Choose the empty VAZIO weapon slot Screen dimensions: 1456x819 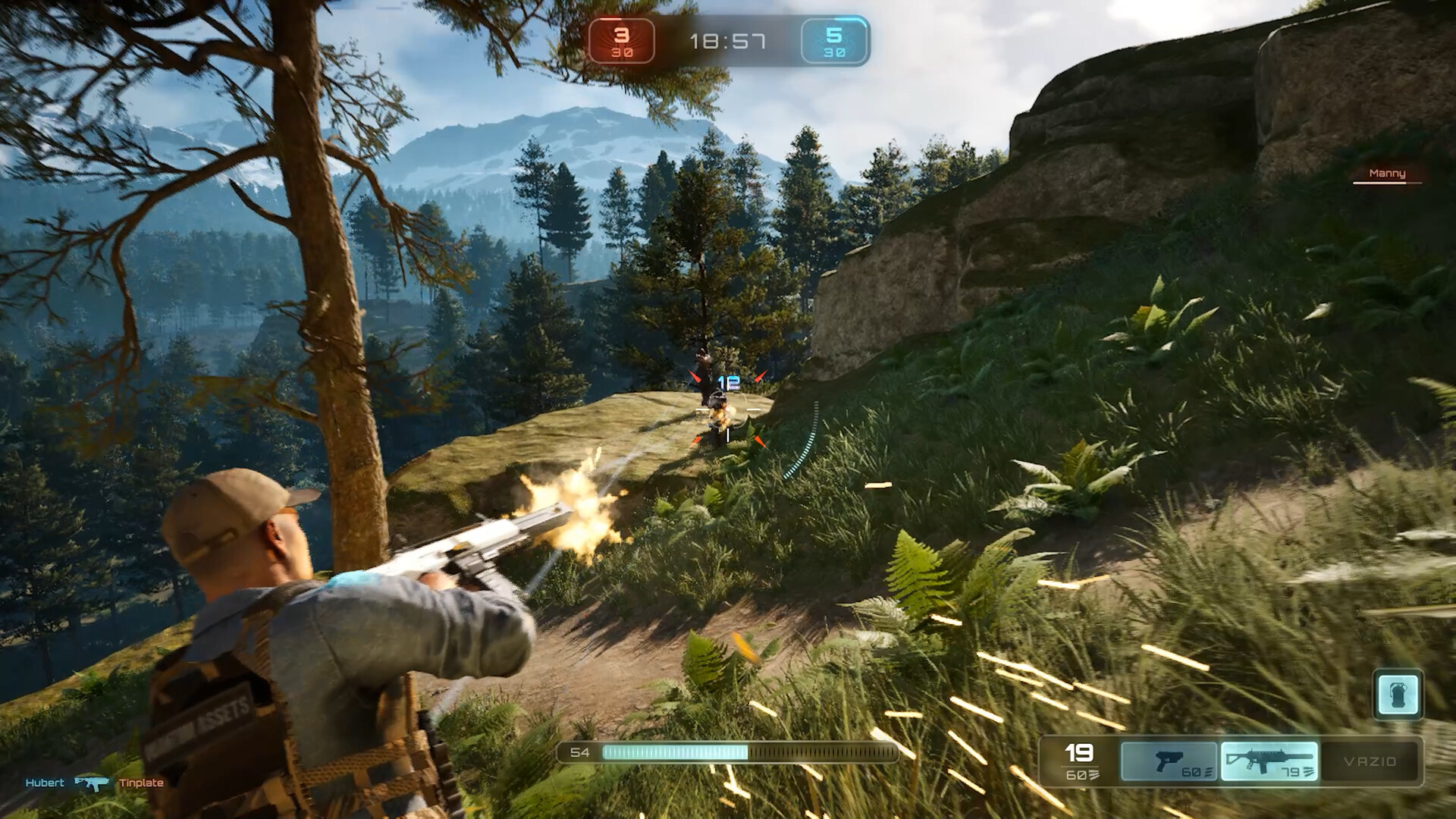(x=1369, y=761)
